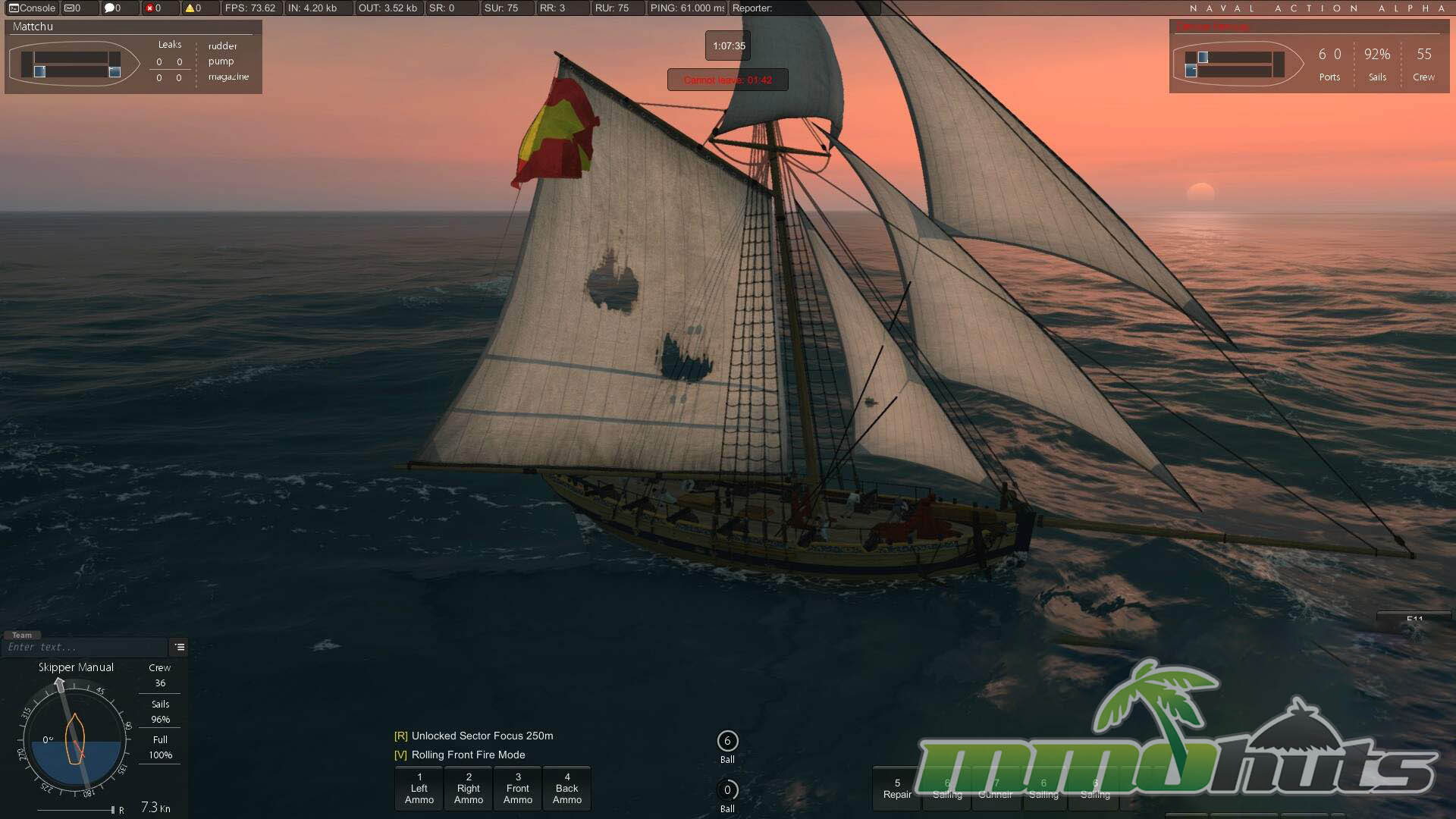Select the Team chat tab
Screen dimensions: 1456x819
(x=22, y=635)
